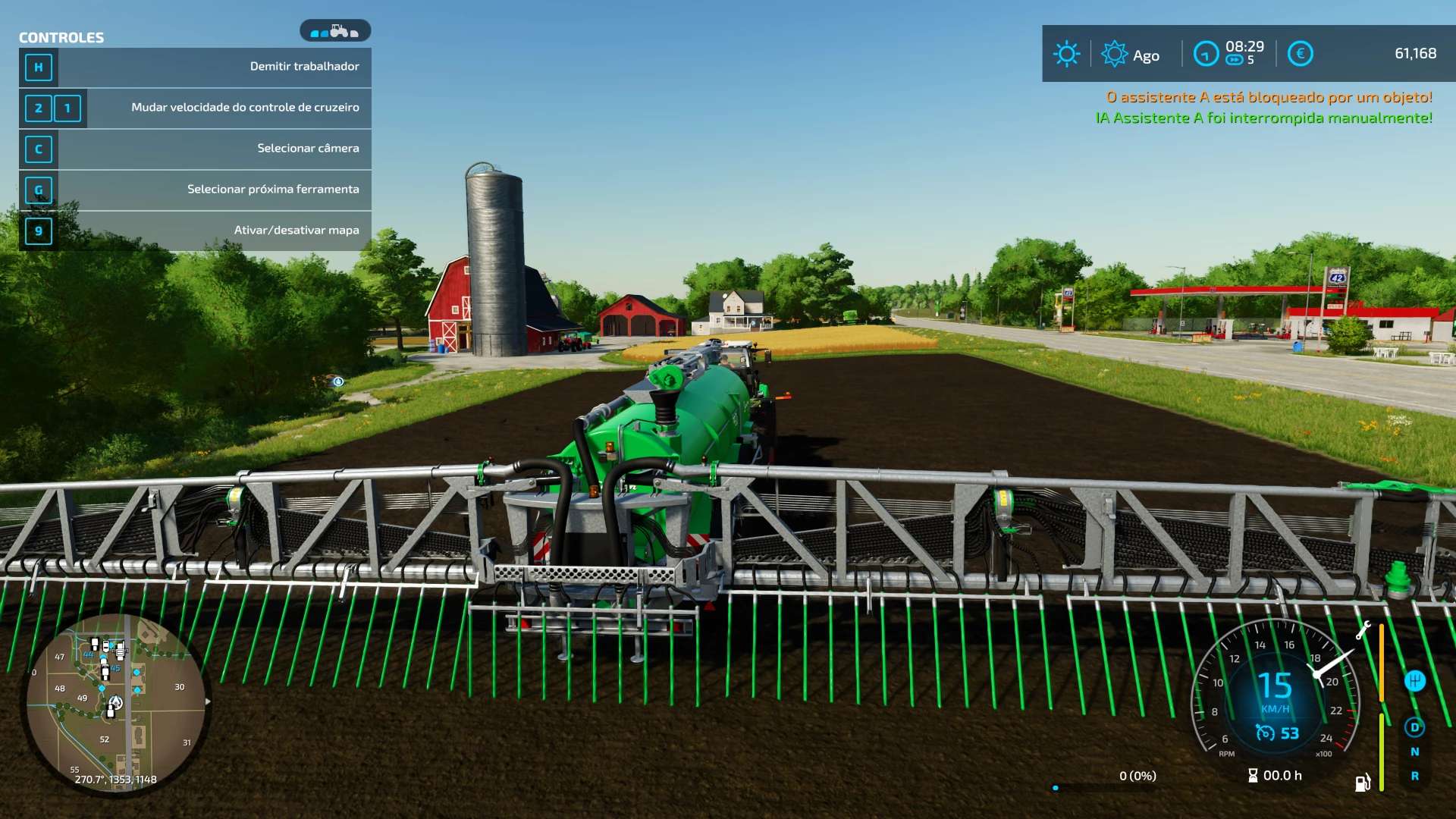Select the blue gearbox icon above D

tap(1414, 680)
